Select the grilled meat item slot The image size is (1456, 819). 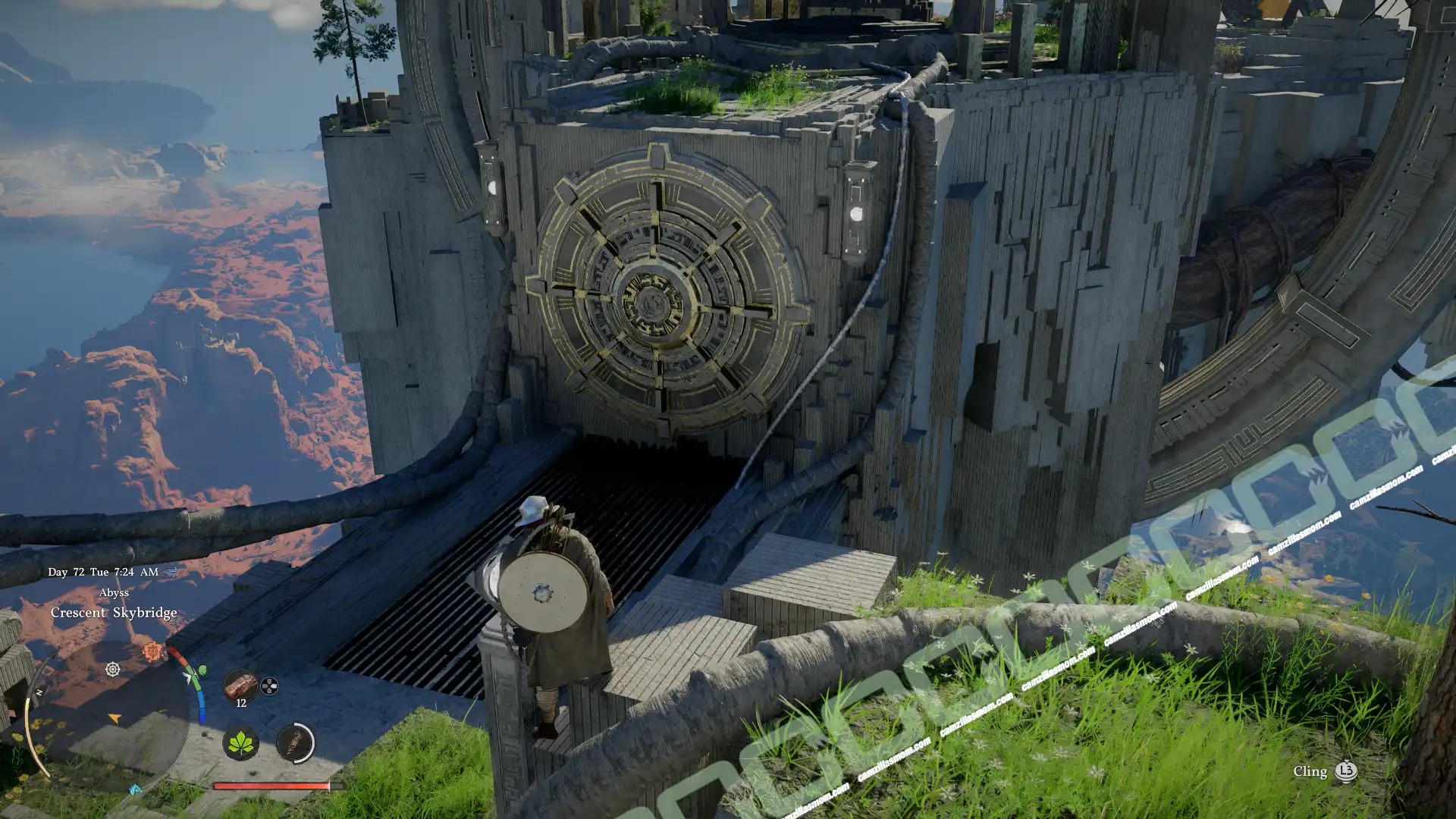click(240, 686)
